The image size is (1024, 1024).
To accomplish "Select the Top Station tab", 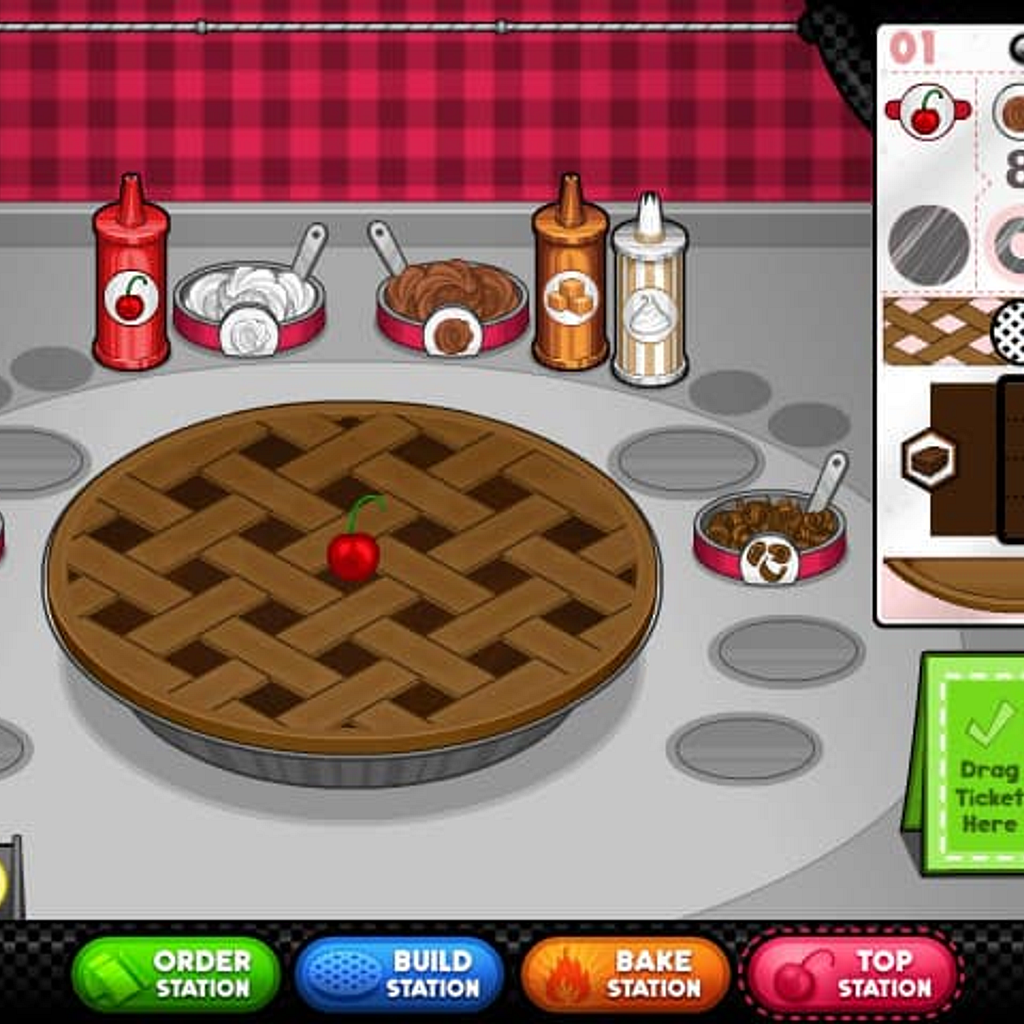I will [851, 974].
